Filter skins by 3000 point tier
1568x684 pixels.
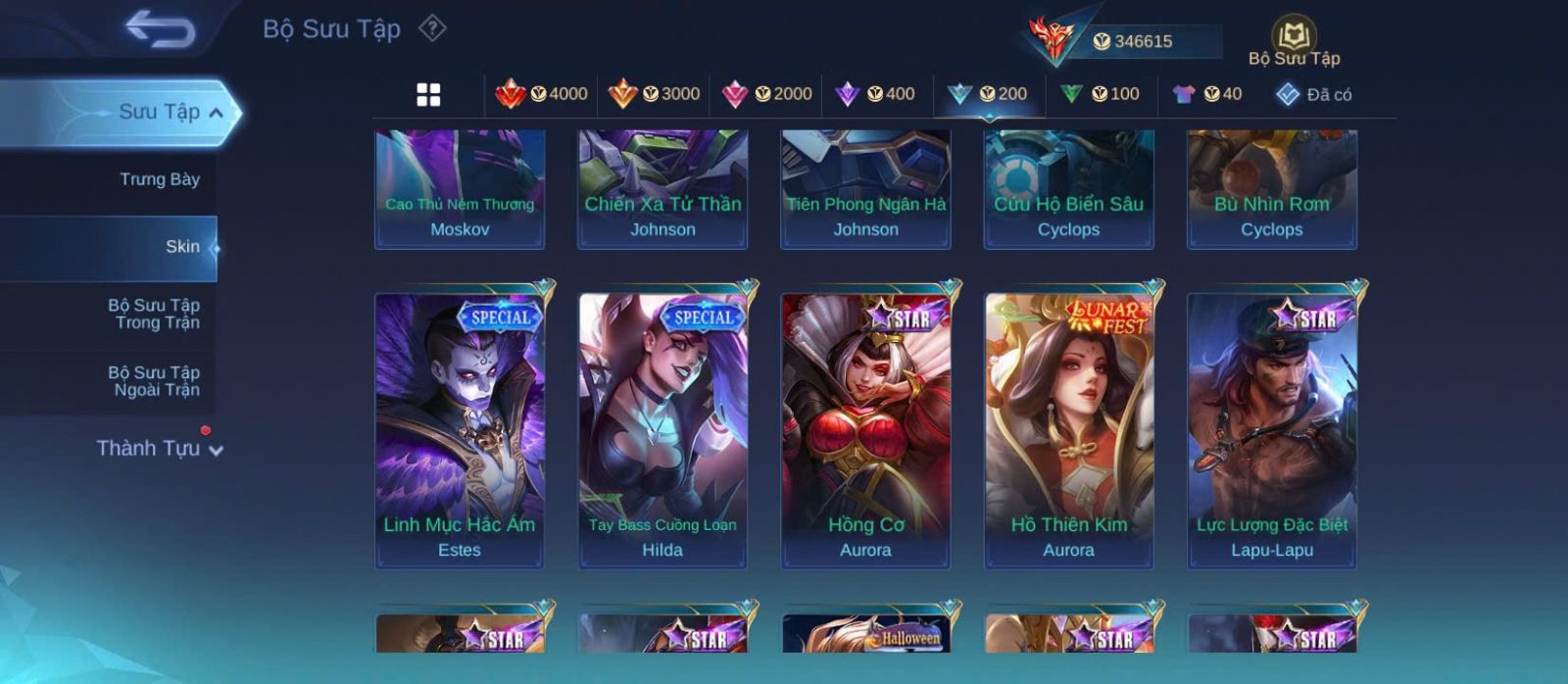(x=655, y=94)
